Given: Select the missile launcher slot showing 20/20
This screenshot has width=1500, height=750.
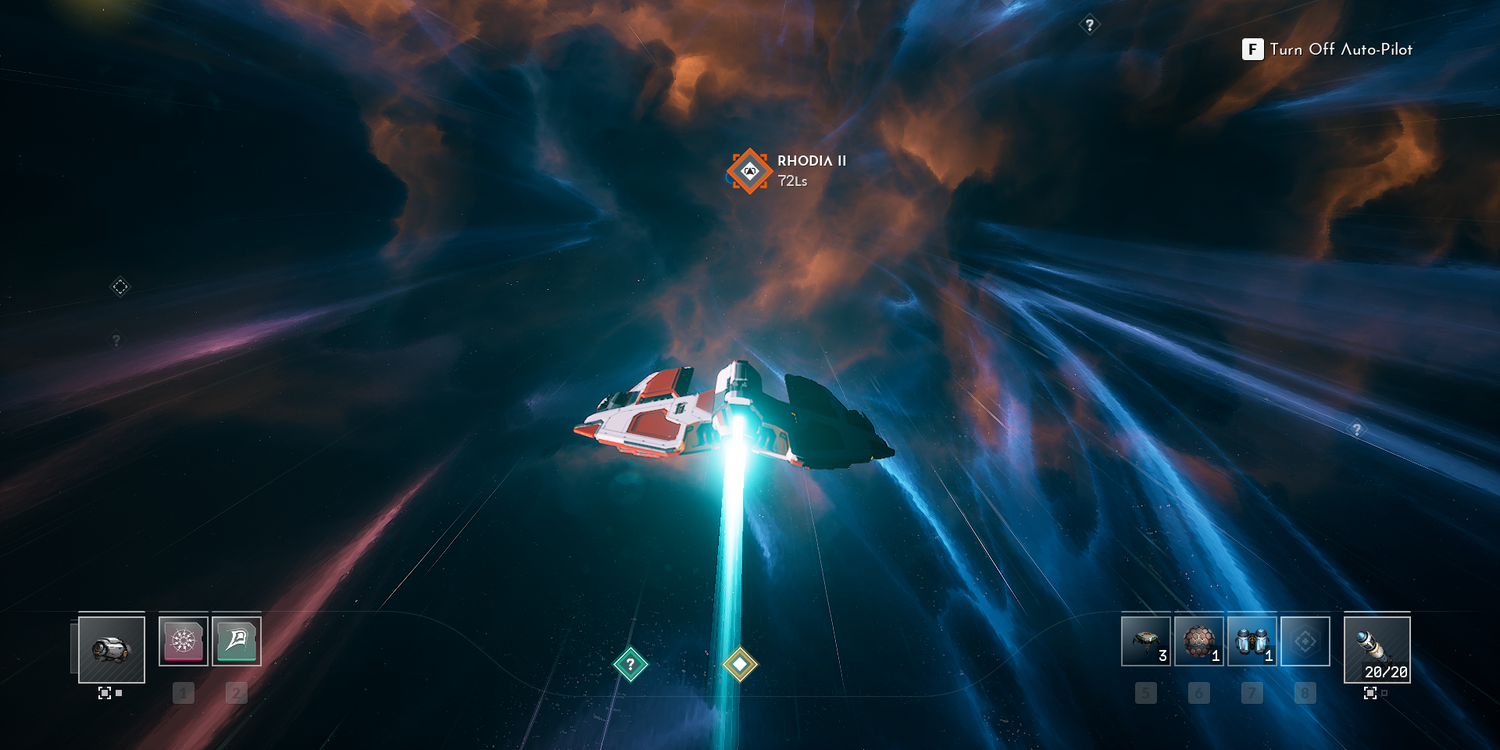Looking at the screenshot, I should (x=1377, y=649).
